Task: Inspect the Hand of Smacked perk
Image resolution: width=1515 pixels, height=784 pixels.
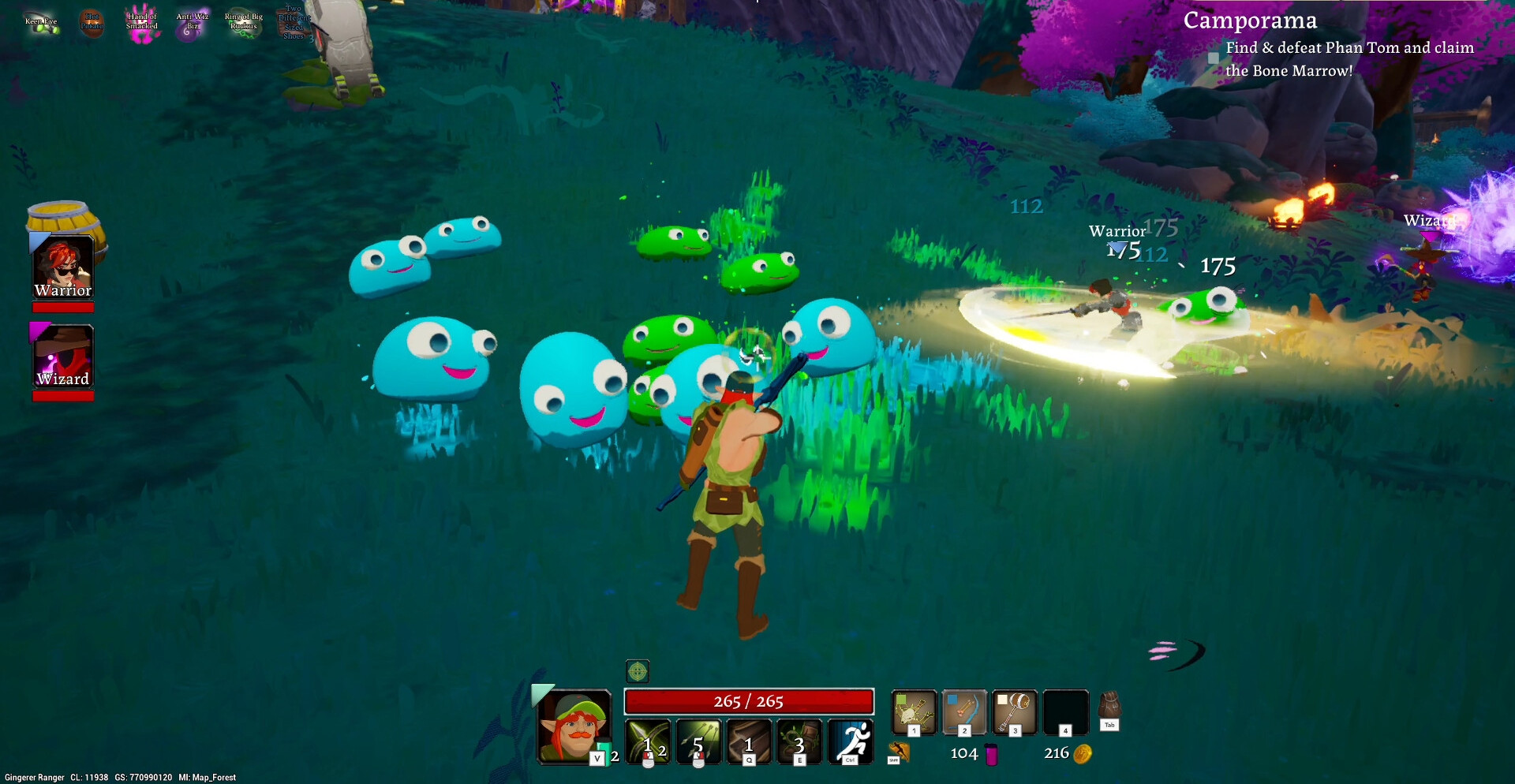Action: (142, 24)
